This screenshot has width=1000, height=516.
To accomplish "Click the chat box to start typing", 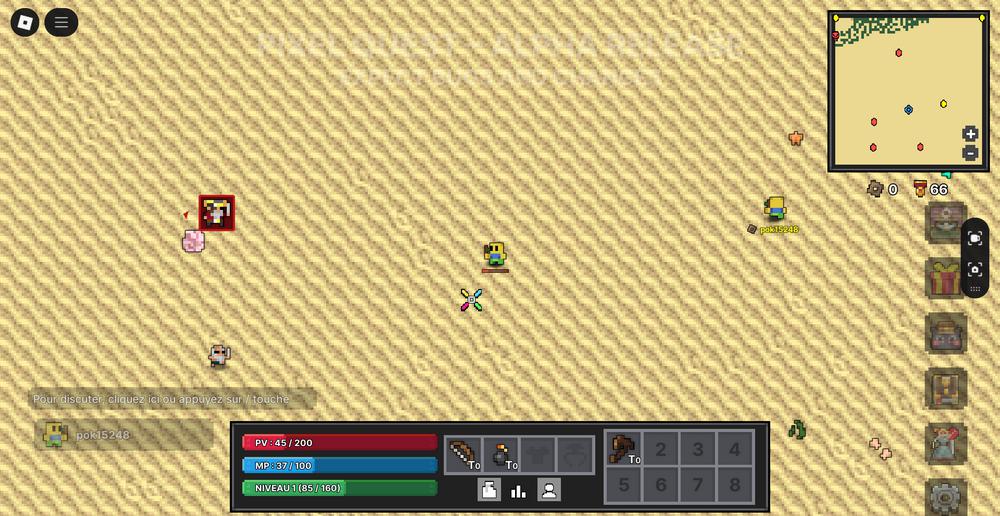I will click(x=172, y=399).
